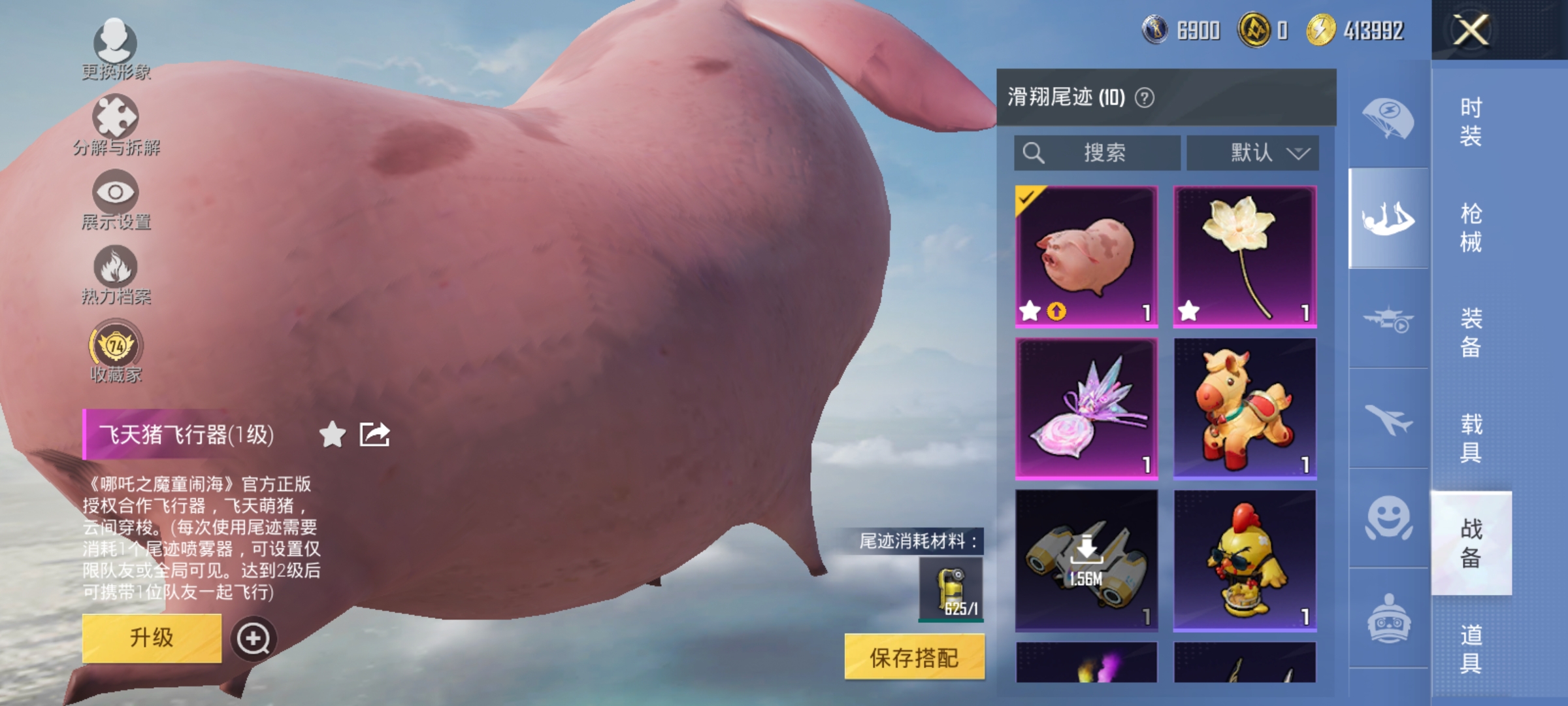Open the 默认 sort dropdown
Screen dimensions: 1568x706
1252,152
